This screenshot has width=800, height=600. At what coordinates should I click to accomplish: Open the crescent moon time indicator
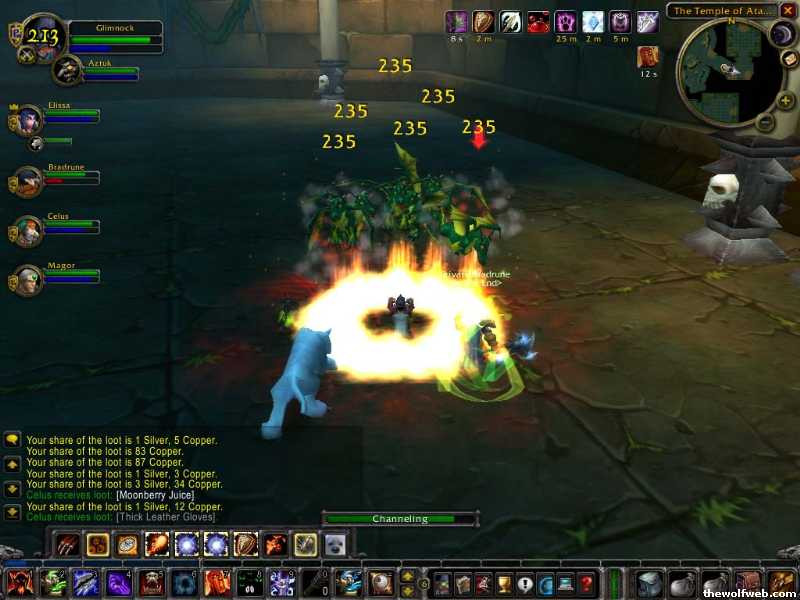click(x=781, y=35)
